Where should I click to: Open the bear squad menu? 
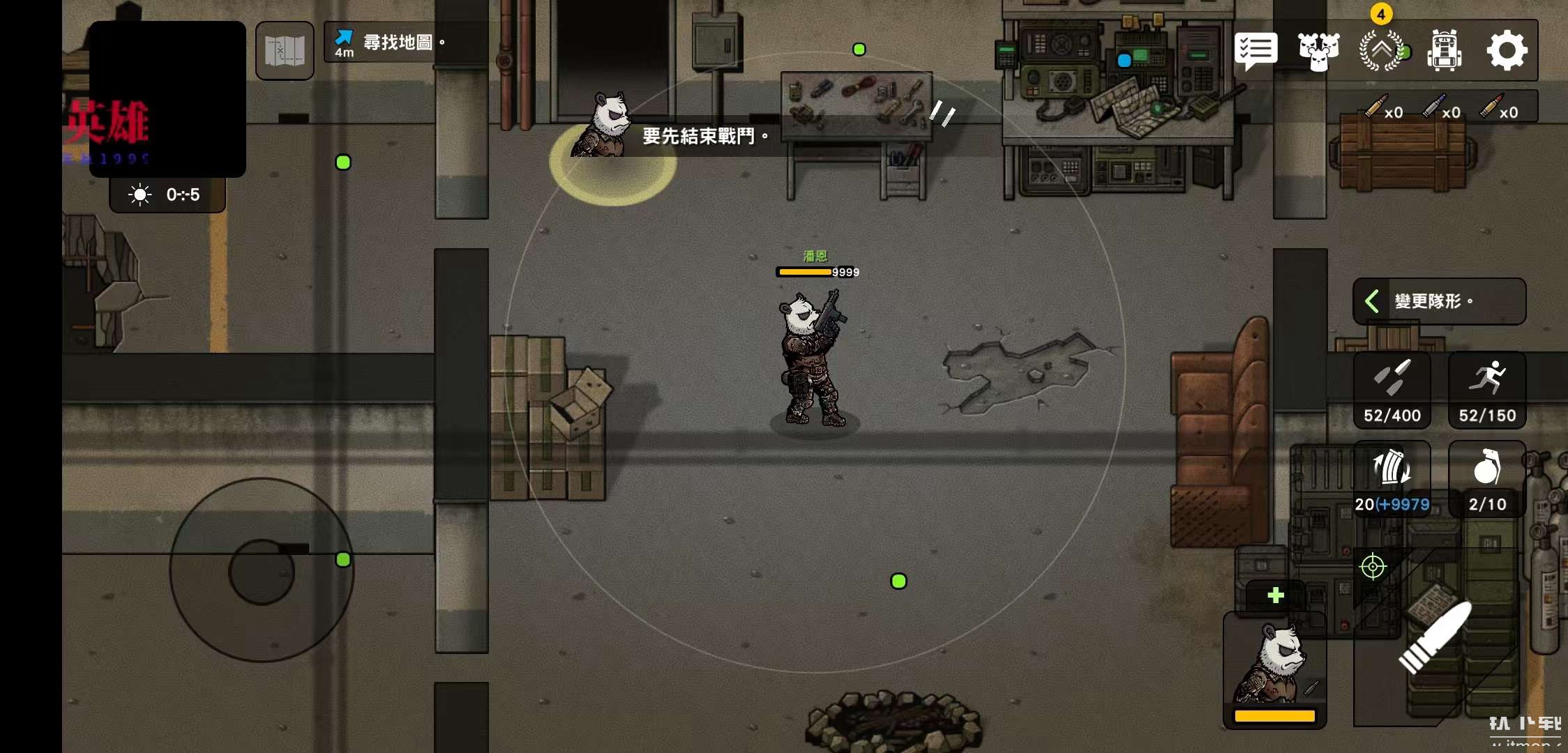[x=1318, y=51]
